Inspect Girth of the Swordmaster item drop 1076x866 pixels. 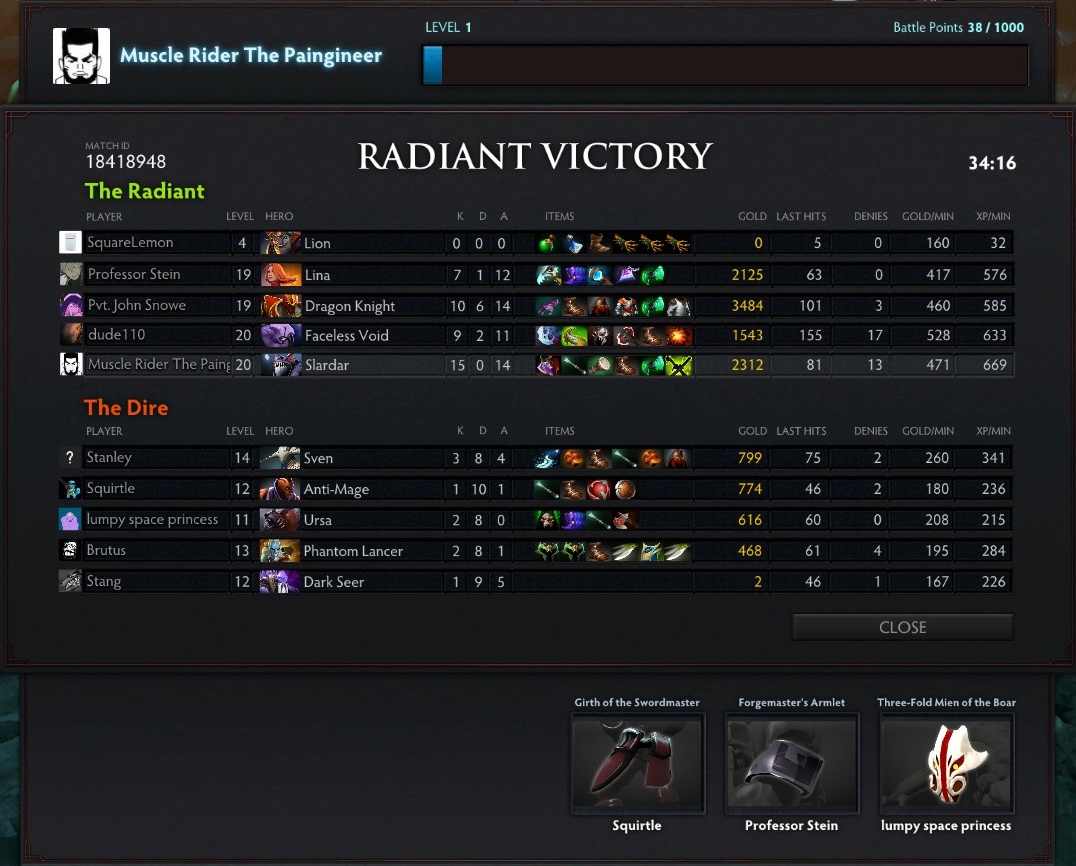tap(637, 764)
